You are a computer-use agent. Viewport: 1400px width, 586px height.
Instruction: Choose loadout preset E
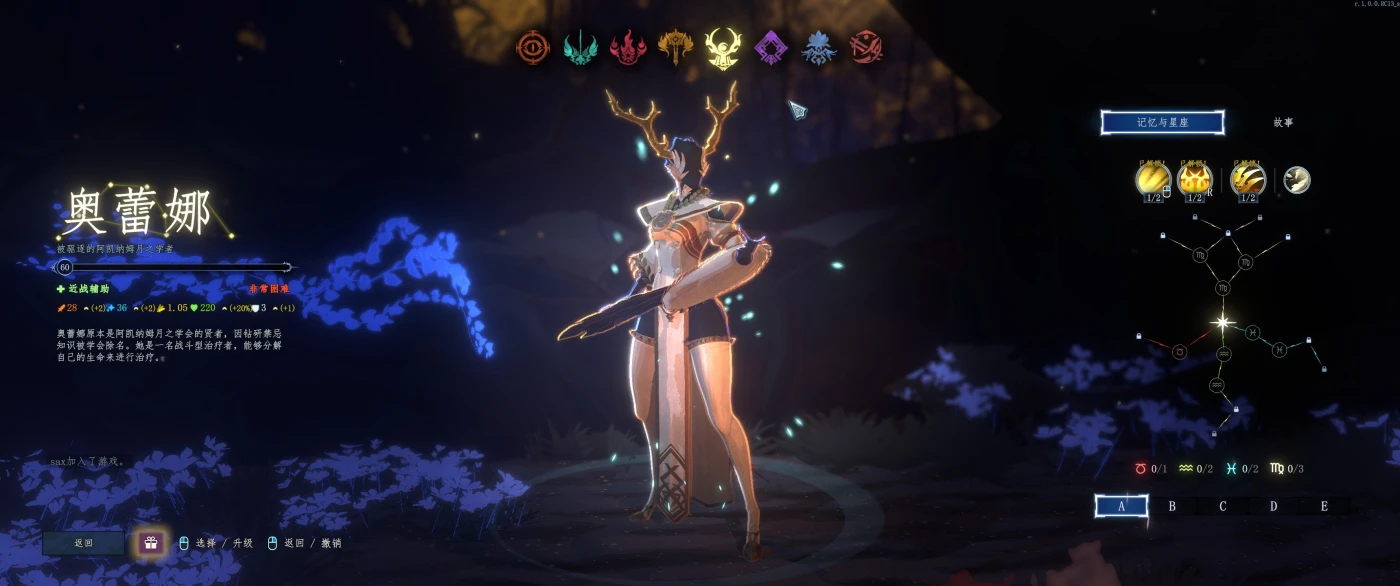[1324, 506]
